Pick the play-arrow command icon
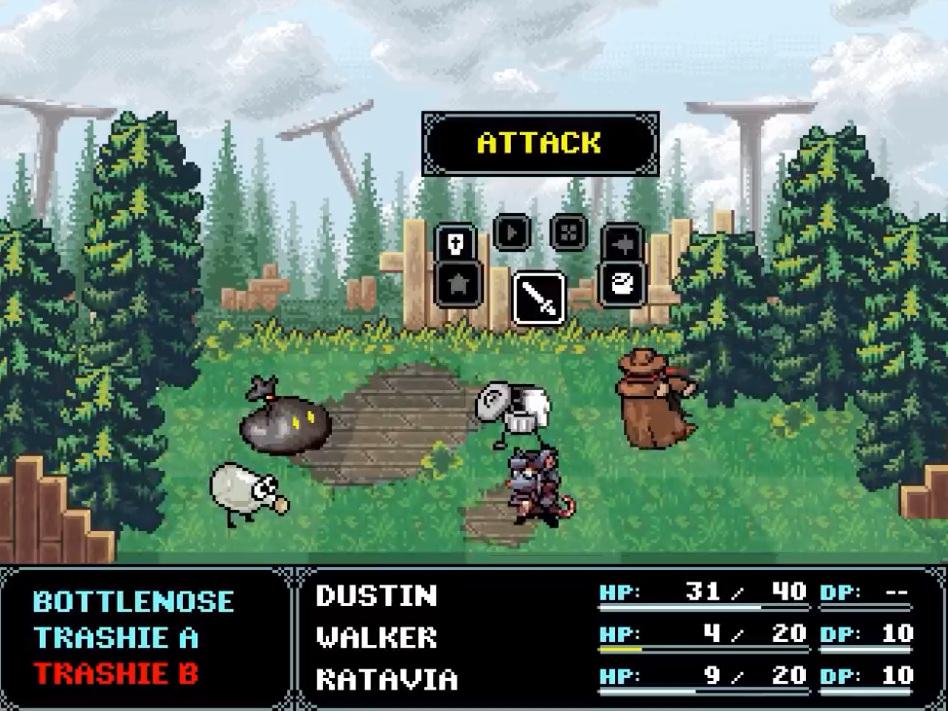 click(x=511, y=233)
